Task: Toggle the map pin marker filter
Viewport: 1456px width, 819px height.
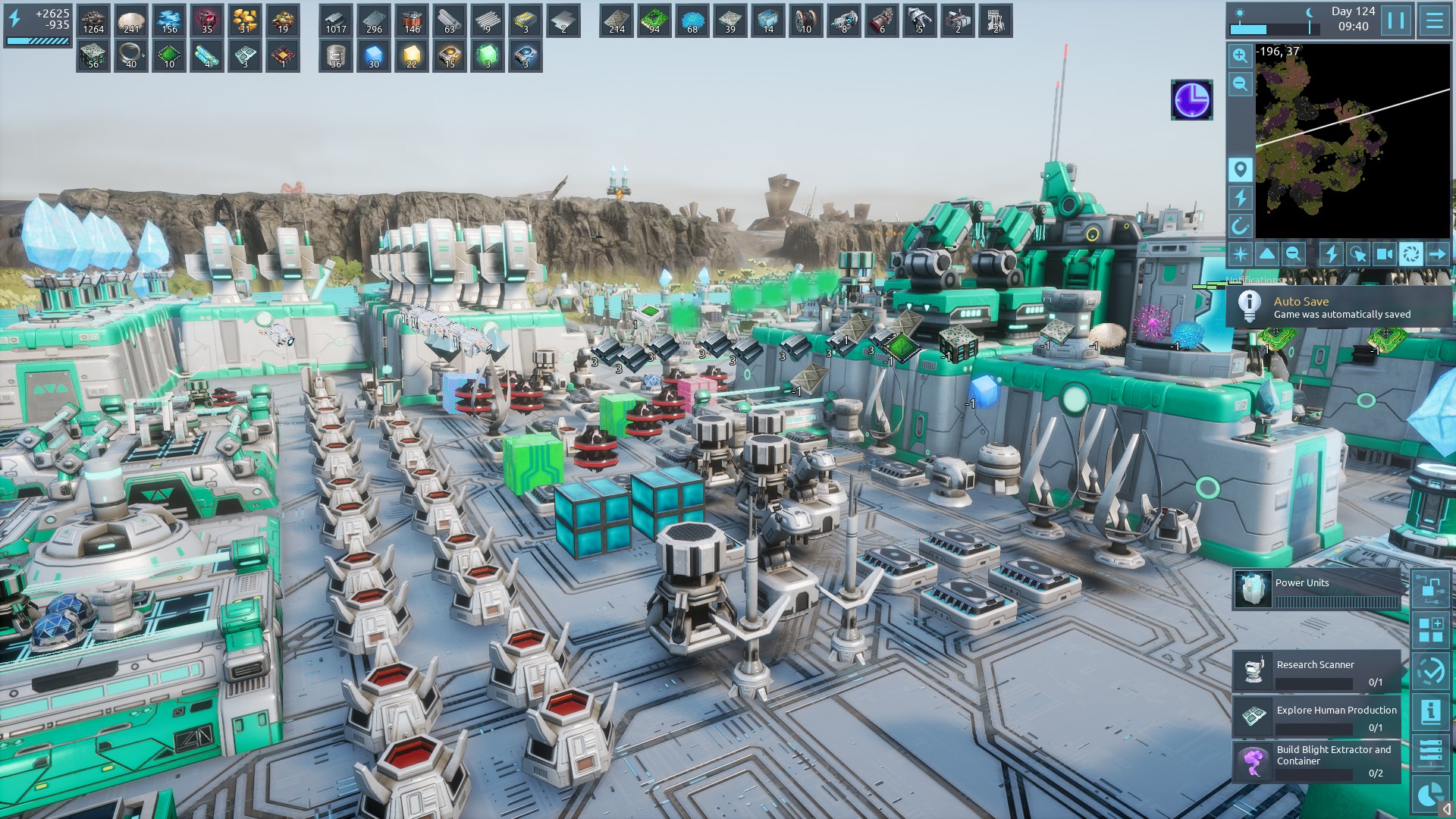Action: [x=1240, y=169]
